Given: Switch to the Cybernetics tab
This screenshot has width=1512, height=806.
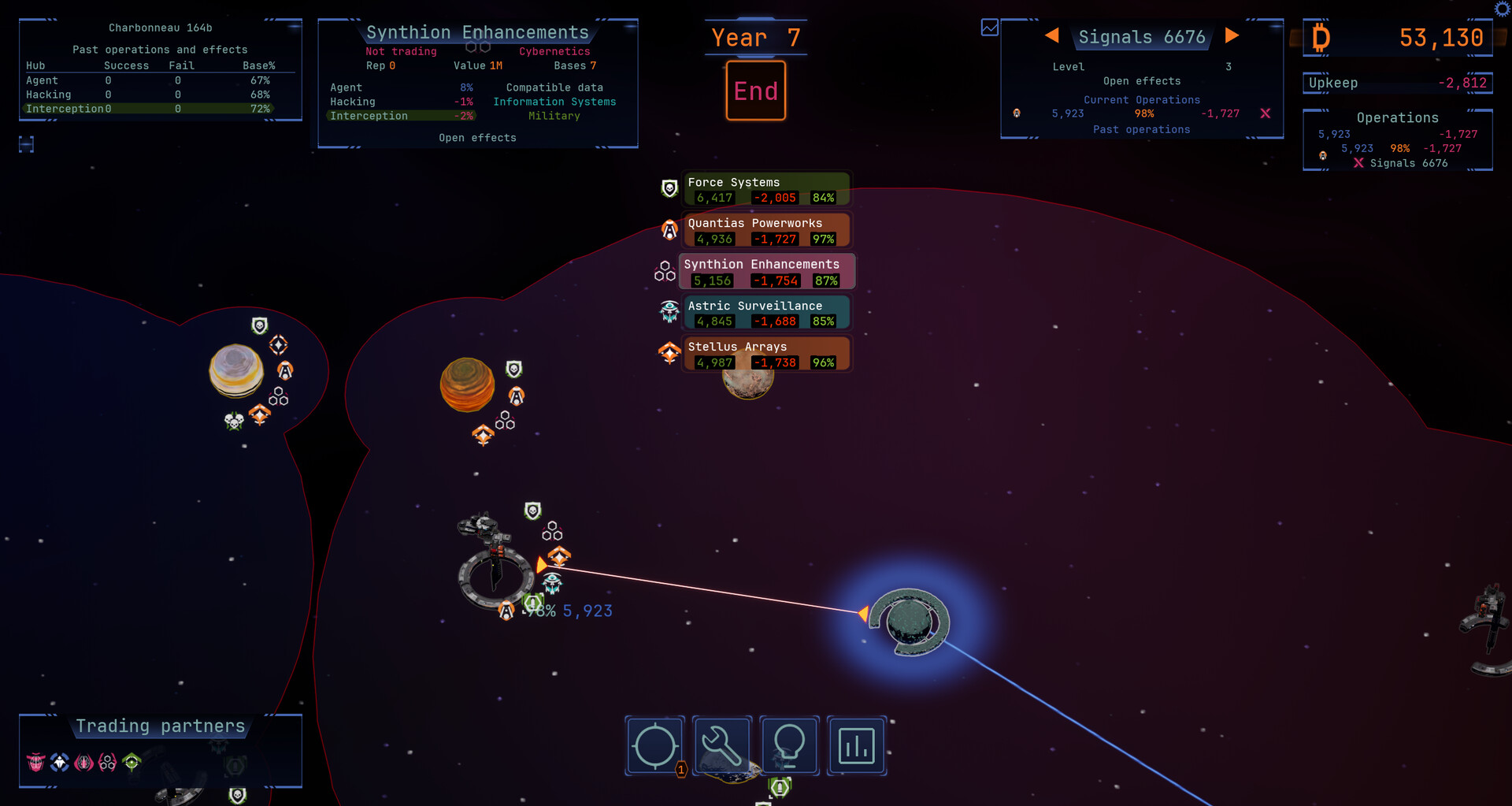Looking at the screenshot, I should coord(554,51).
